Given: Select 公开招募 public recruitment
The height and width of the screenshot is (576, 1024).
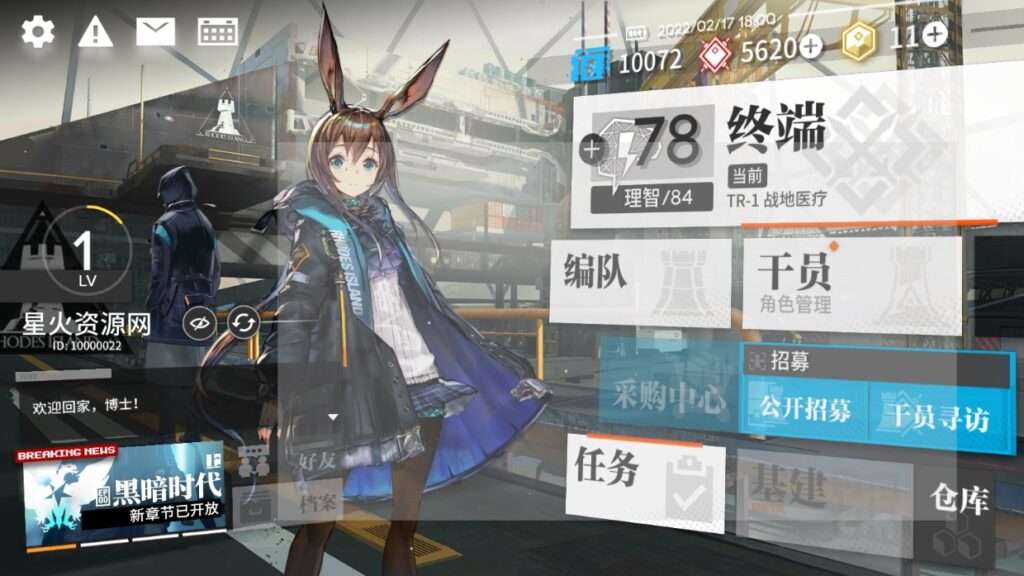Looking at the screenshot, I should (804, 412).
